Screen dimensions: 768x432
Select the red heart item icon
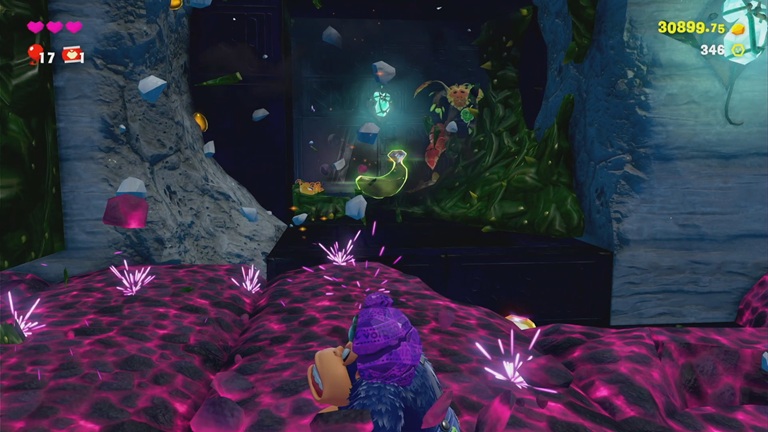[73, 55]
